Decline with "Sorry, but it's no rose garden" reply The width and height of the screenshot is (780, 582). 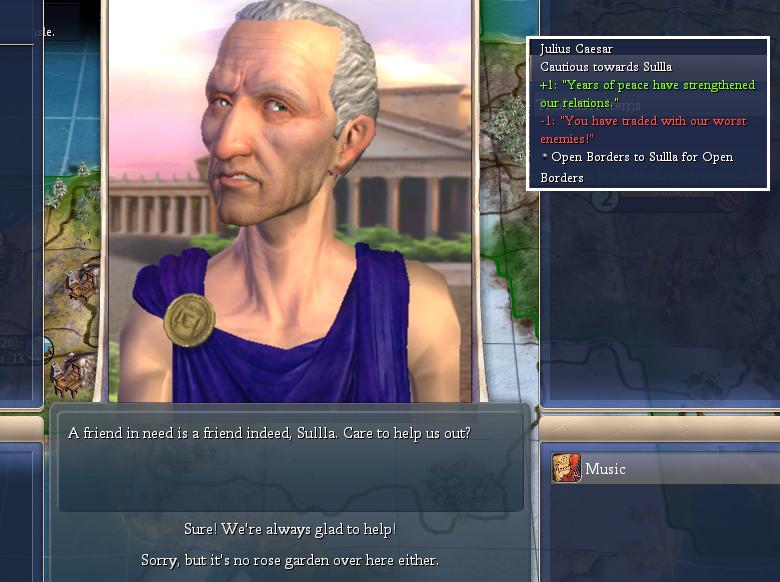pos(290,560)
